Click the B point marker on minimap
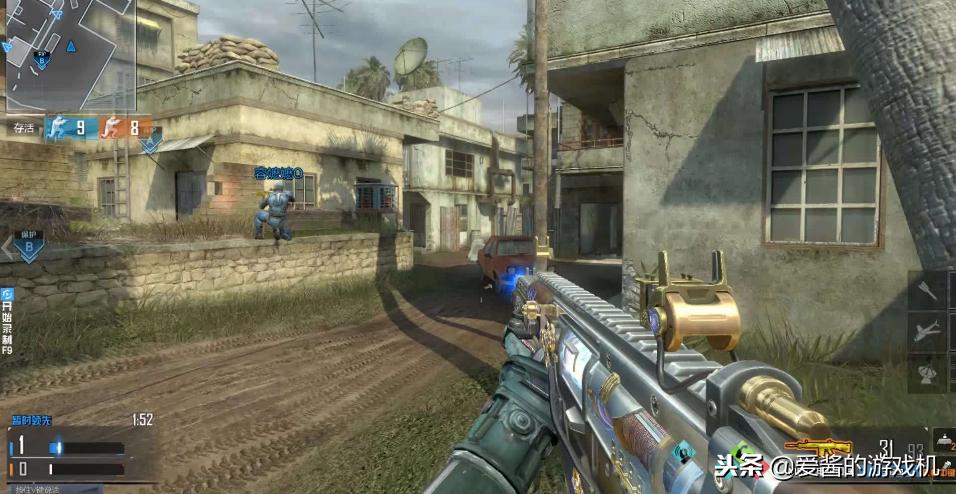The height and width of the screenshot is (494, 956). click(42, 59)
